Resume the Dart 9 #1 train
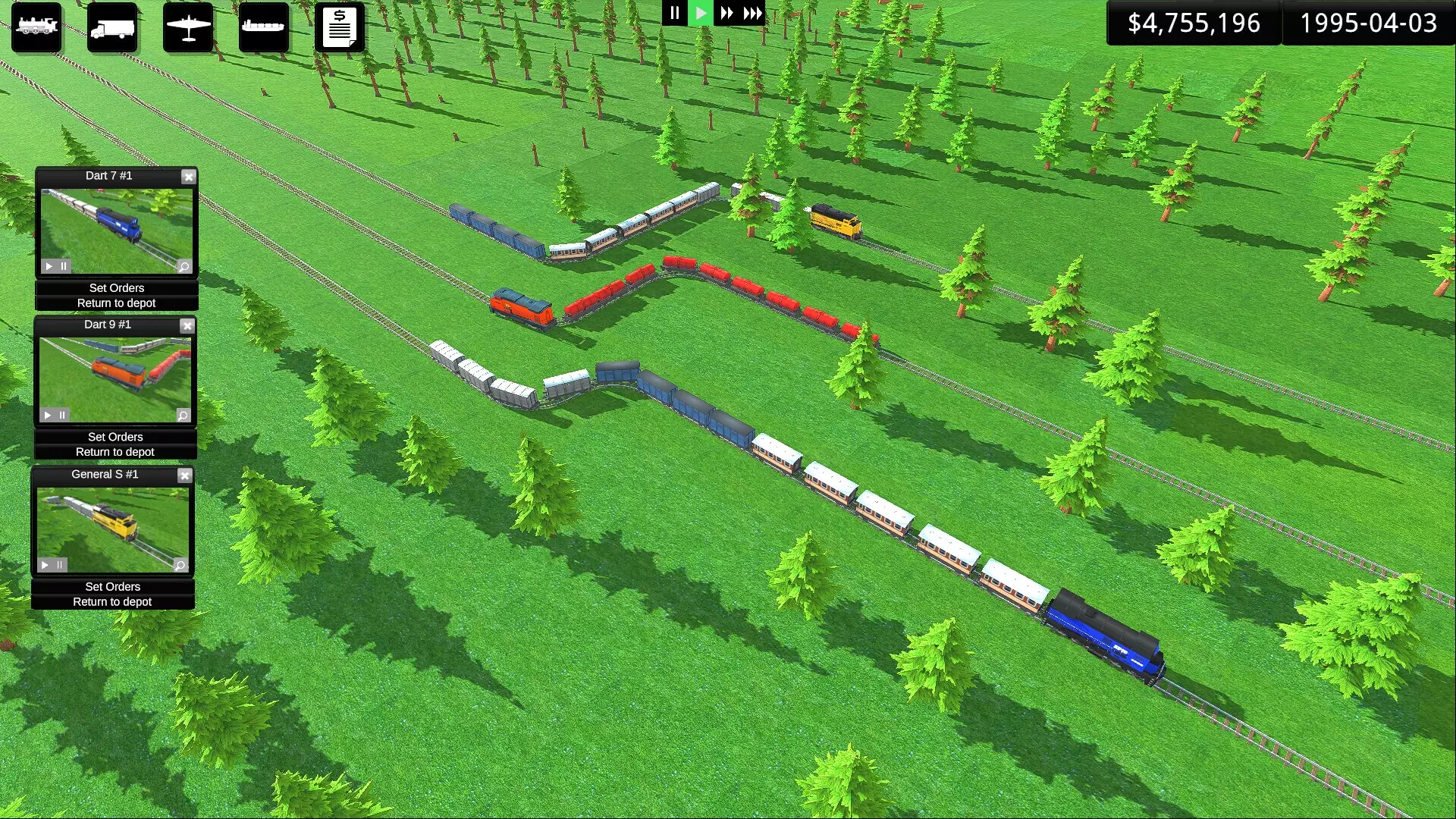1456x819 pixels. 45,415
